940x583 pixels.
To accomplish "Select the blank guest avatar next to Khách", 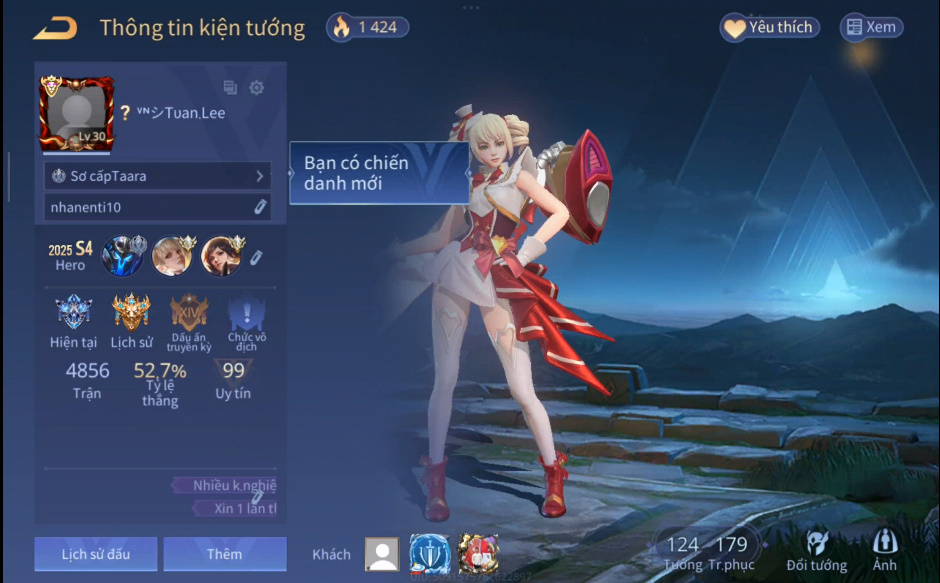I will point(381,554).
